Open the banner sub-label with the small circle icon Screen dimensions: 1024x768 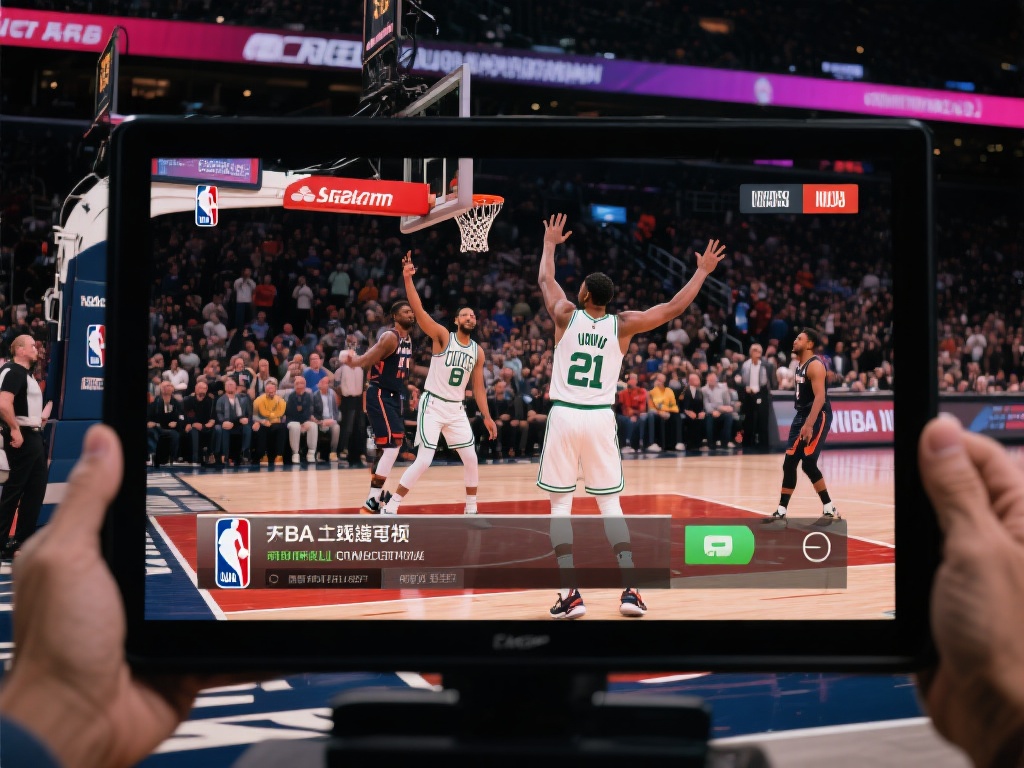pyautogui.click(x=323, y=578)
